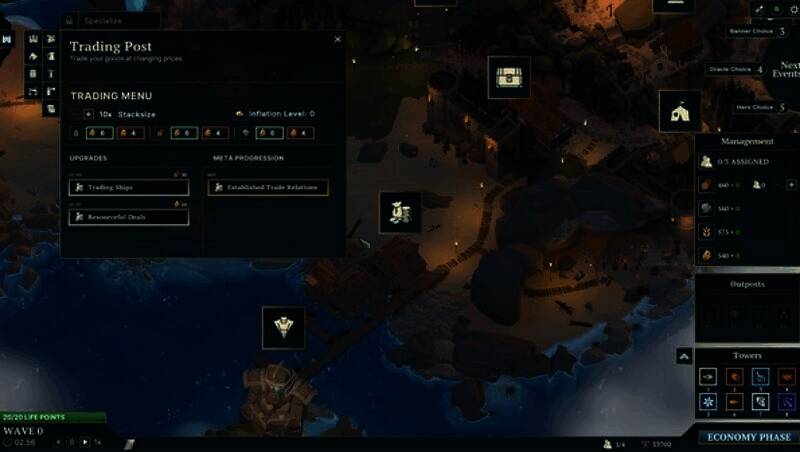The height and width of the screenshot is (452, 800).
Task: Buy the Trading Ships upgrade
Action: (x=128, y=187)
